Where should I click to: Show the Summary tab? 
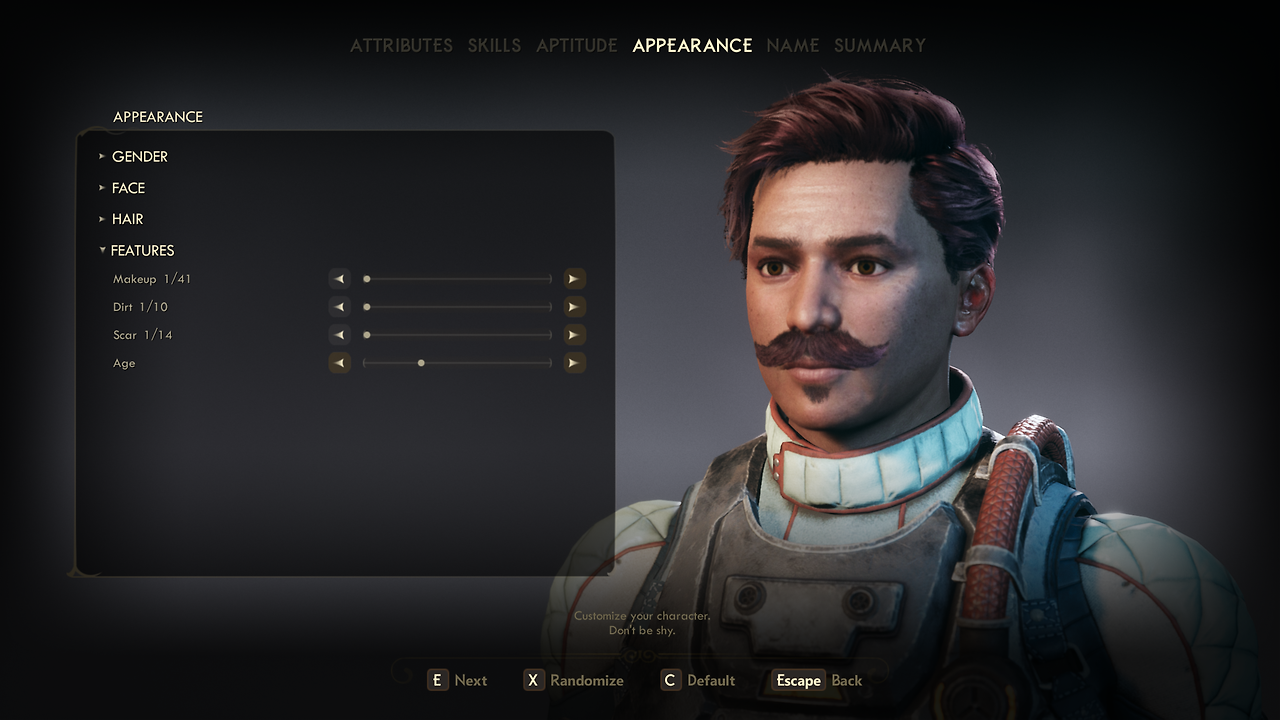pos(879,46)
